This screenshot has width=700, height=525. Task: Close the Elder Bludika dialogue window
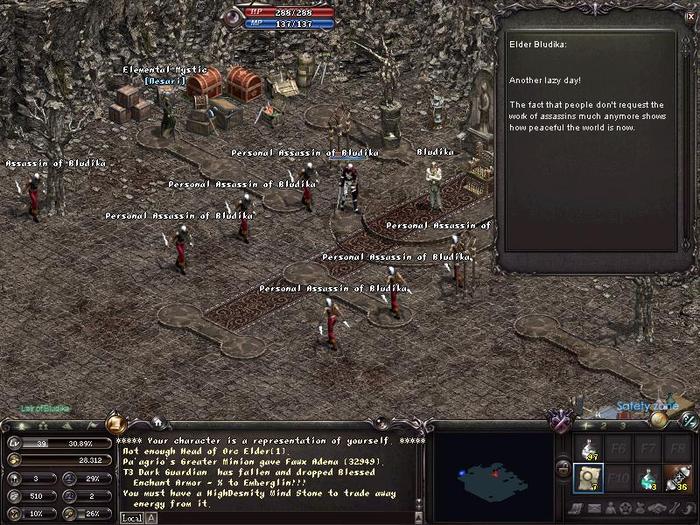click(689, 16)
